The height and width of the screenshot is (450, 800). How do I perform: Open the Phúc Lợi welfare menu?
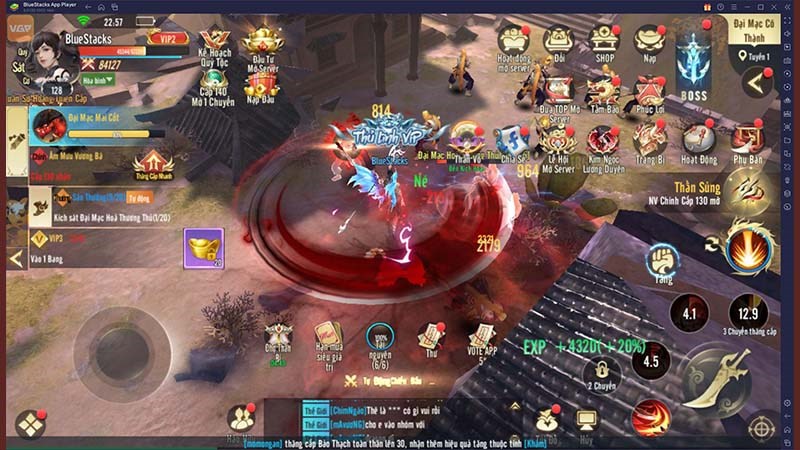point(650,93)
